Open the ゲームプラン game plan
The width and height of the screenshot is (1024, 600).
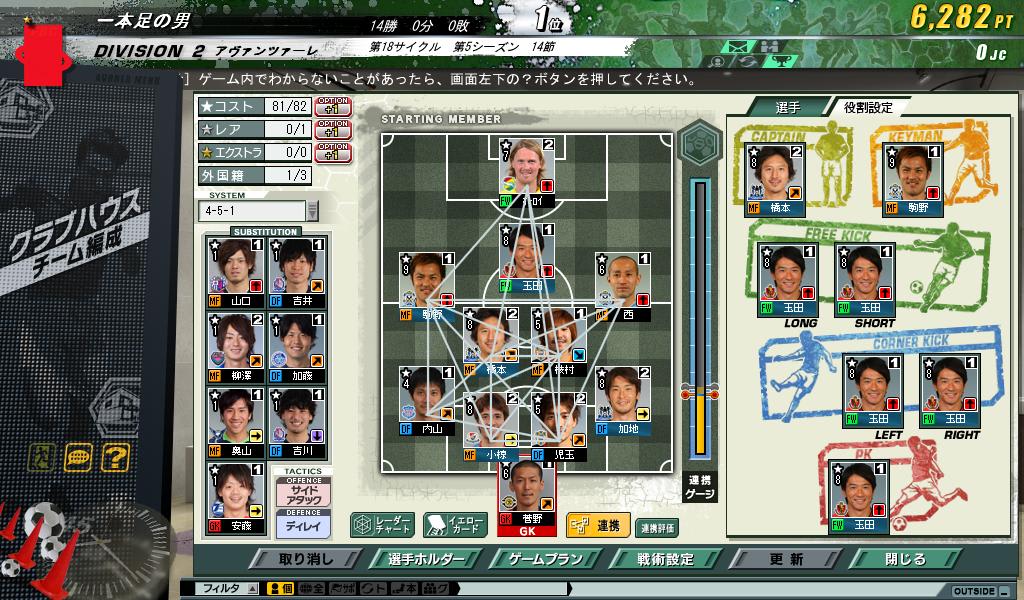pos(545,559)
